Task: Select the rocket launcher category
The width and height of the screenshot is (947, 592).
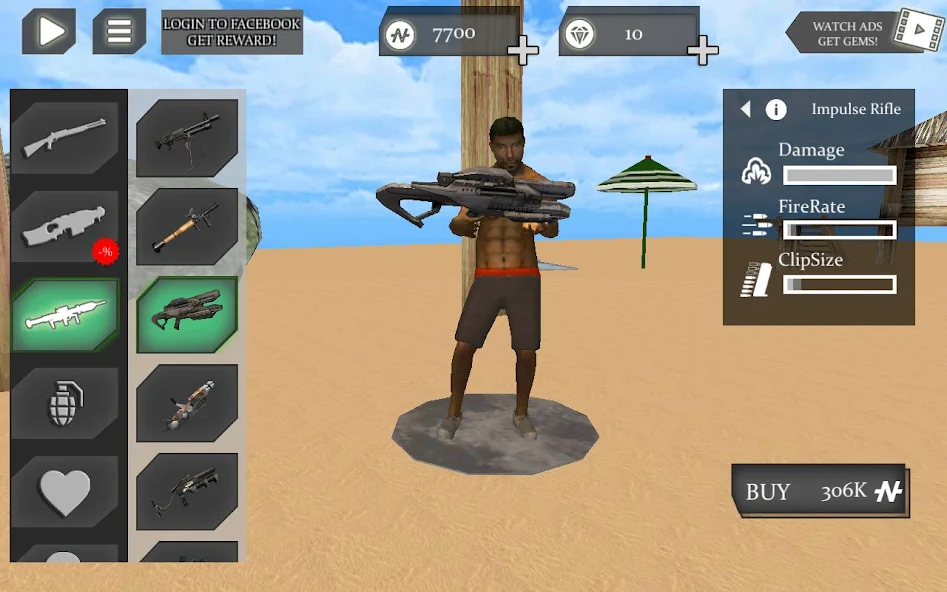Action: tap(65, 315)
